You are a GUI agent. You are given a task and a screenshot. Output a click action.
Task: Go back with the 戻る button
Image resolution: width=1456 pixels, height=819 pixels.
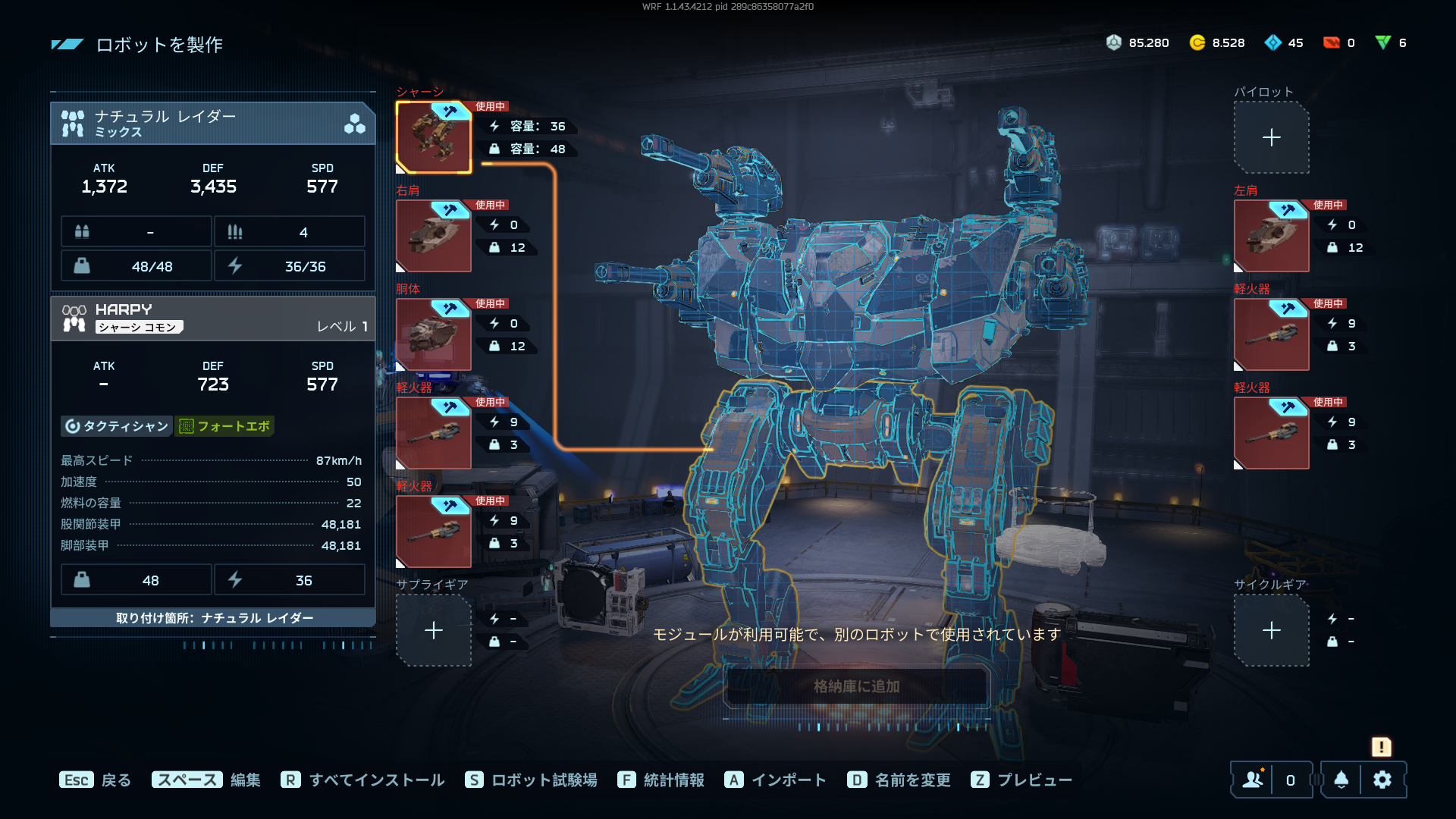point(96,780)
